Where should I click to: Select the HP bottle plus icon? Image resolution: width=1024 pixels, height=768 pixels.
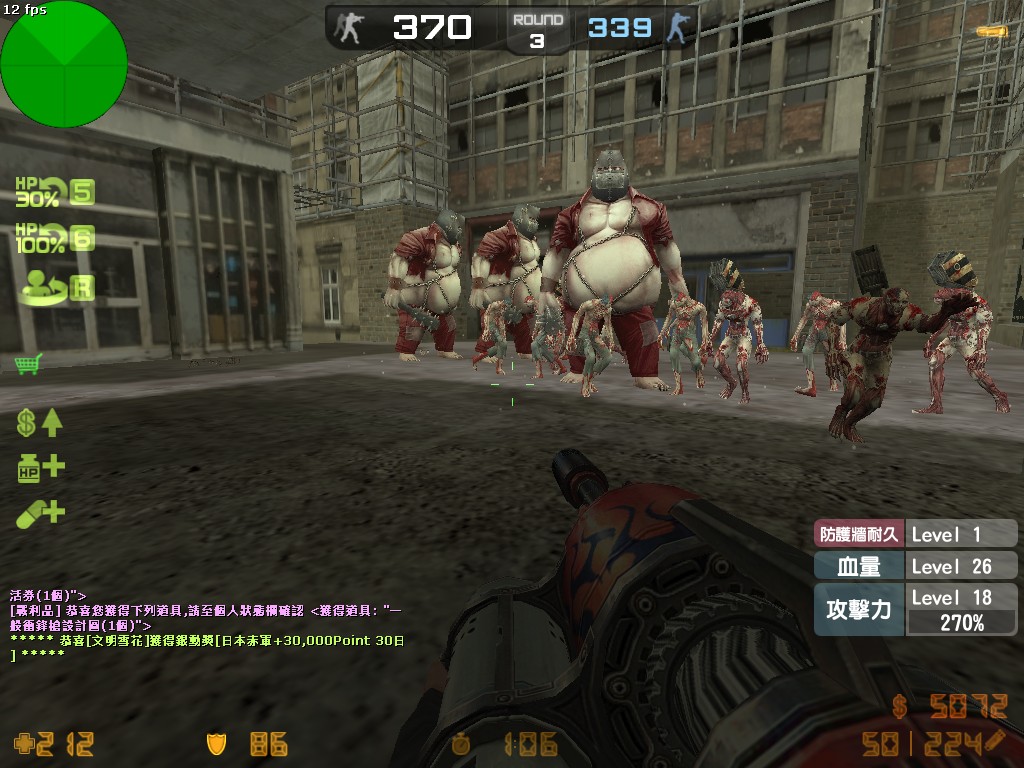(39, 467)
